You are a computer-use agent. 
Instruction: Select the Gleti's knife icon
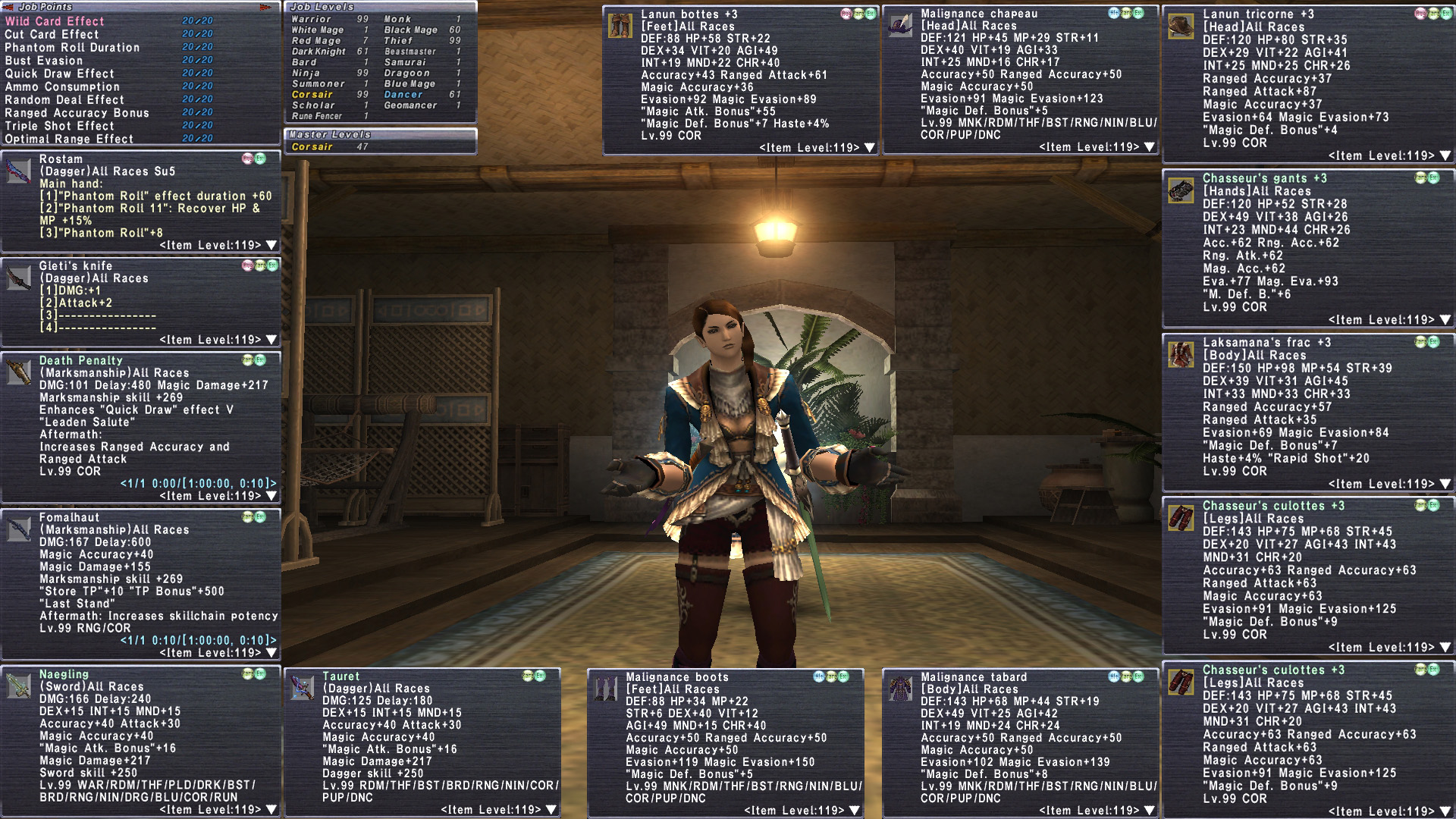click(x=18, y=278)
